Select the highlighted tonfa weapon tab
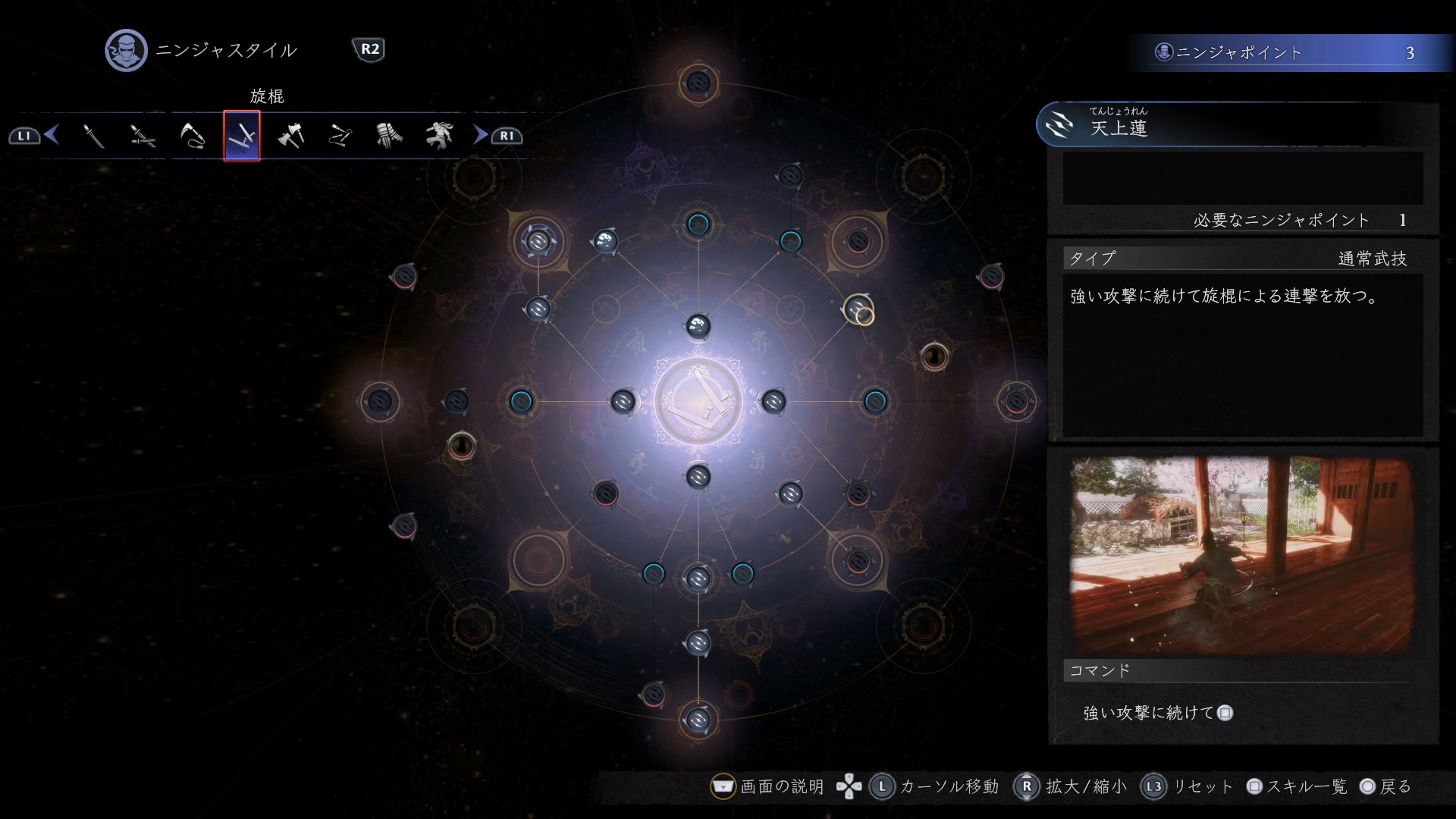This screenshot has width=1456, height=819. [x=242, y=136]
